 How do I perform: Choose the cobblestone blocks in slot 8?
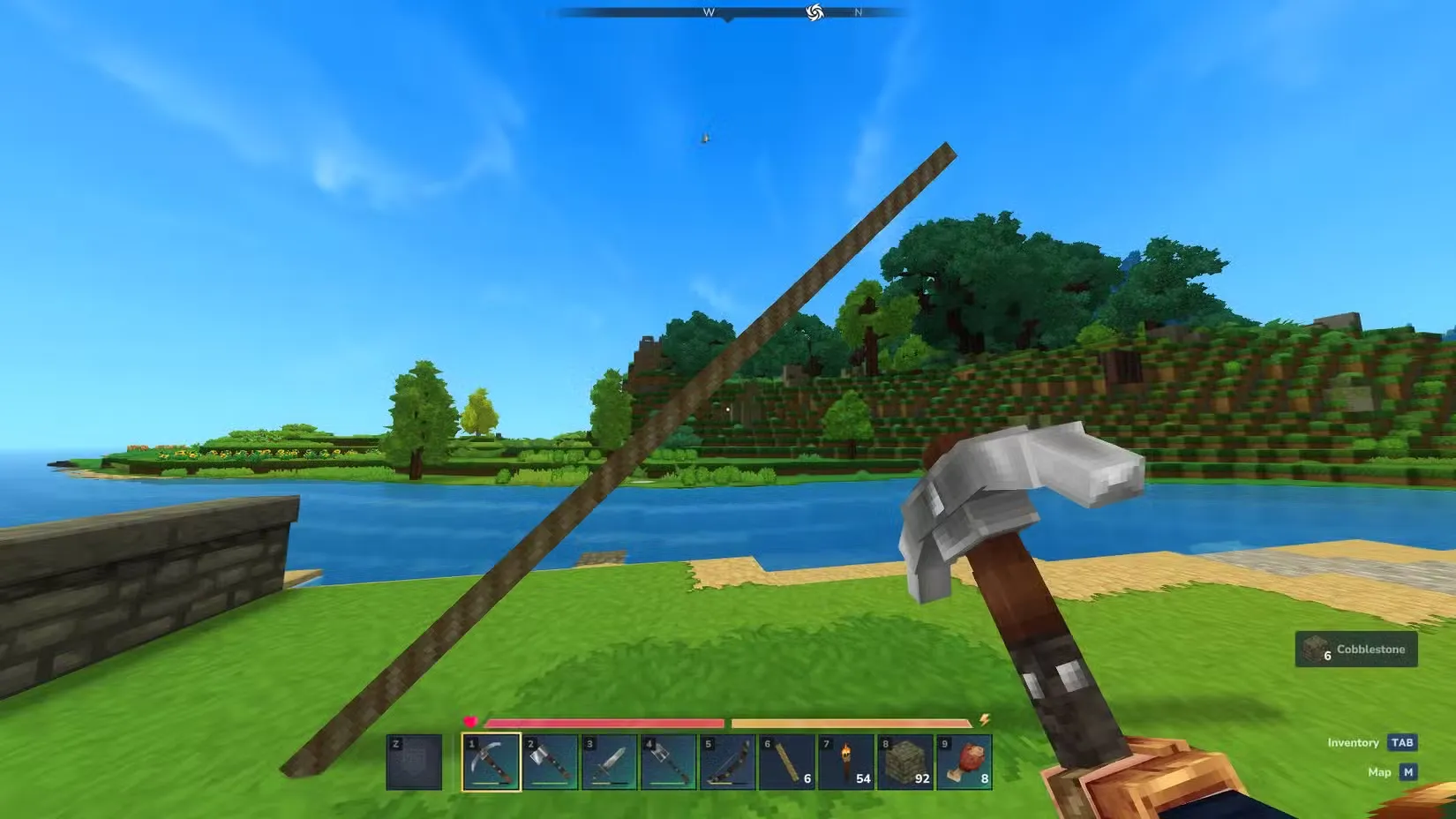point(907,761)
